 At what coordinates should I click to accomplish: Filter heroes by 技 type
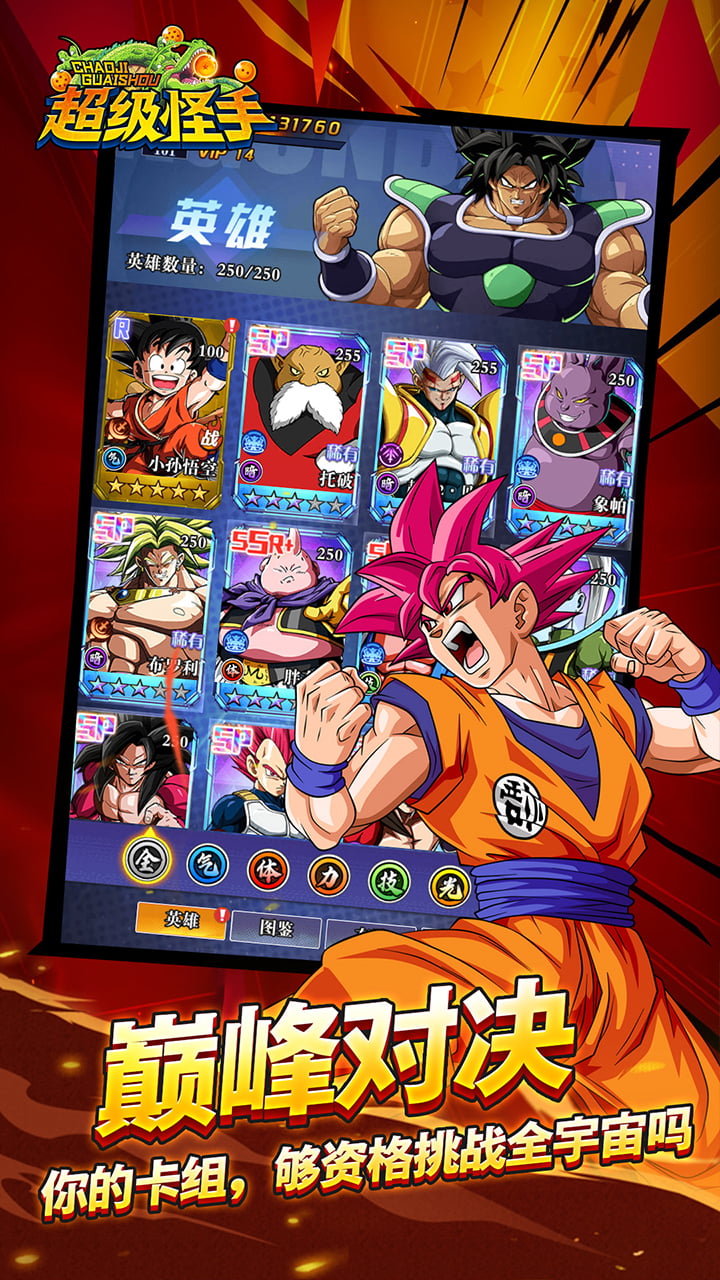coord(389,880)
